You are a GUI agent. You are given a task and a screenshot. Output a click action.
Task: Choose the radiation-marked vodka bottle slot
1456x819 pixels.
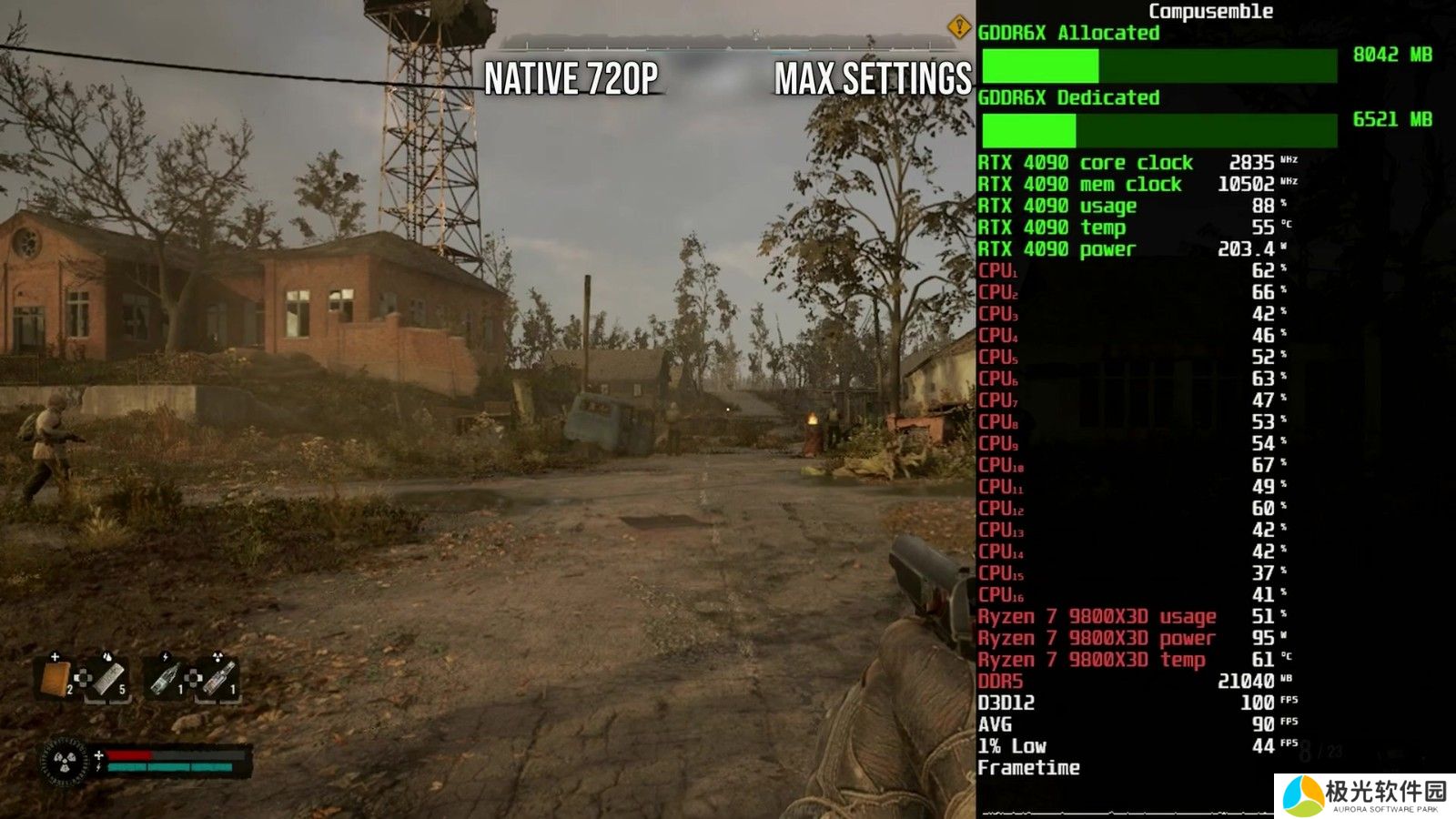click(218, 678)
